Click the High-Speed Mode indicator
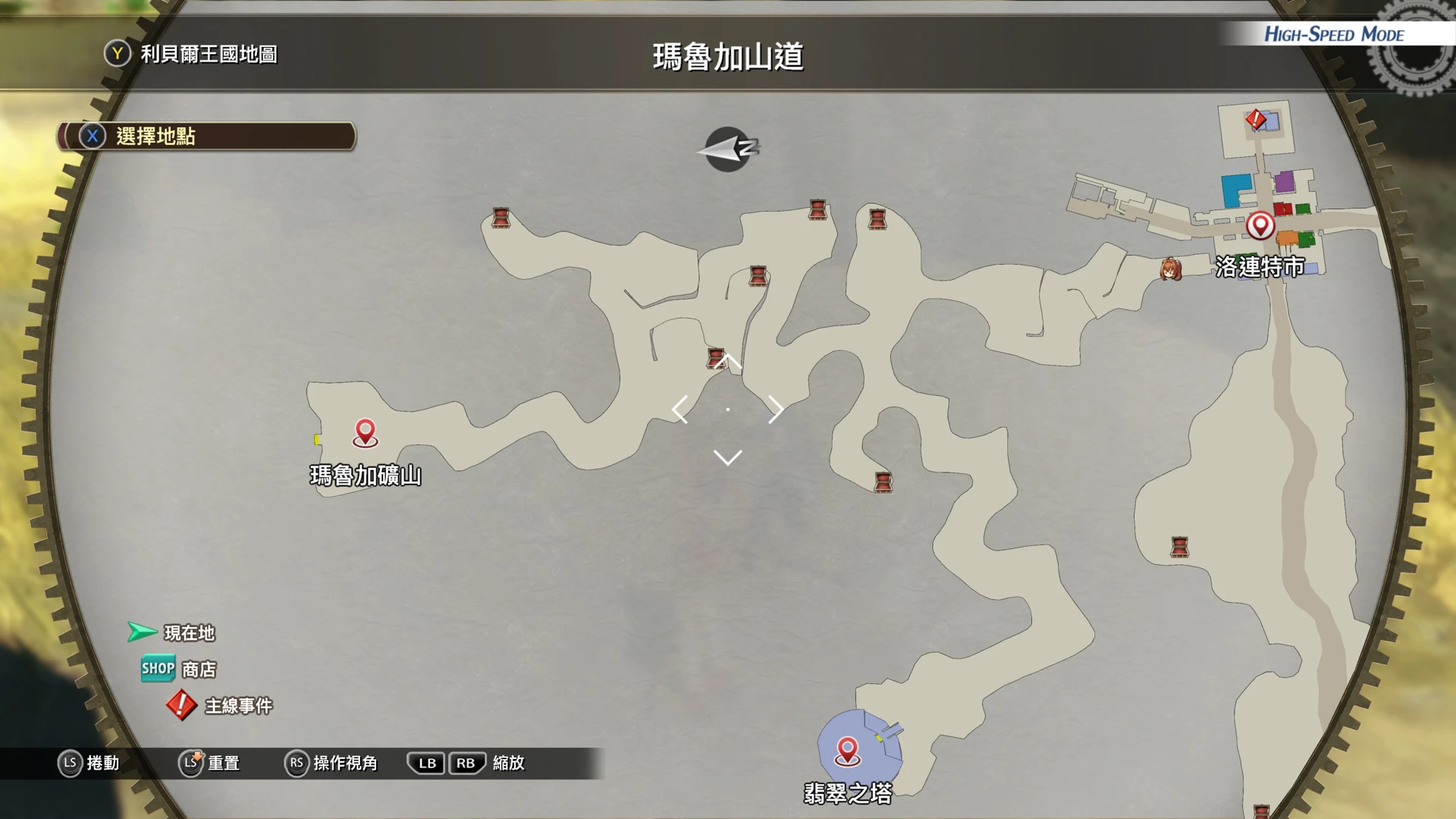 pos(1333,34)
